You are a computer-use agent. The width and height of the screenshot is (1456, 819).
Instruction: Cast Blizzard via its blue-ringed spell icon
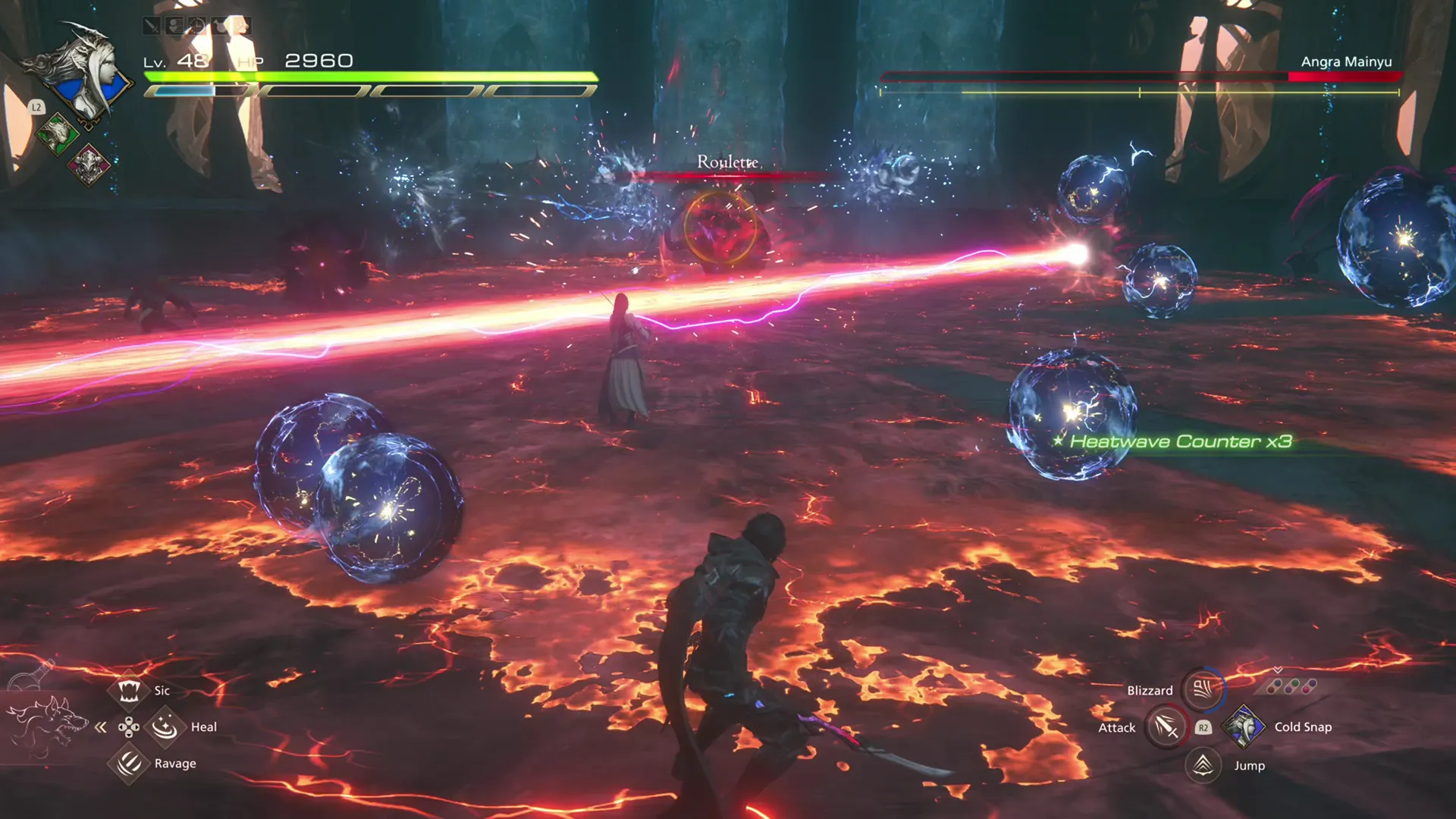[1203, 691]
